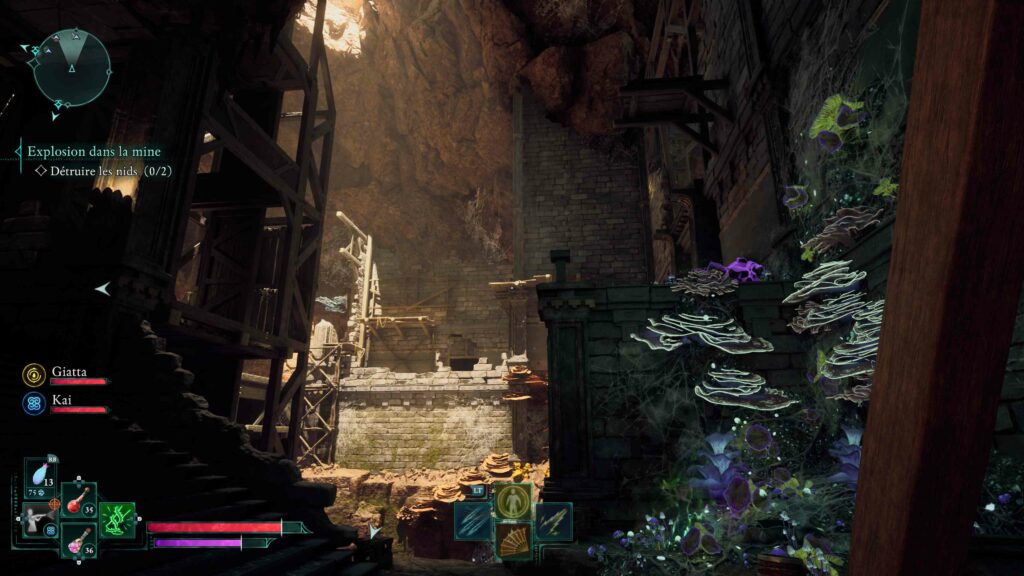The image size is (1024, 576).
Task: Open the Explosion dans la mine quest
Action: pyautogui.click(x=93, y=152)
